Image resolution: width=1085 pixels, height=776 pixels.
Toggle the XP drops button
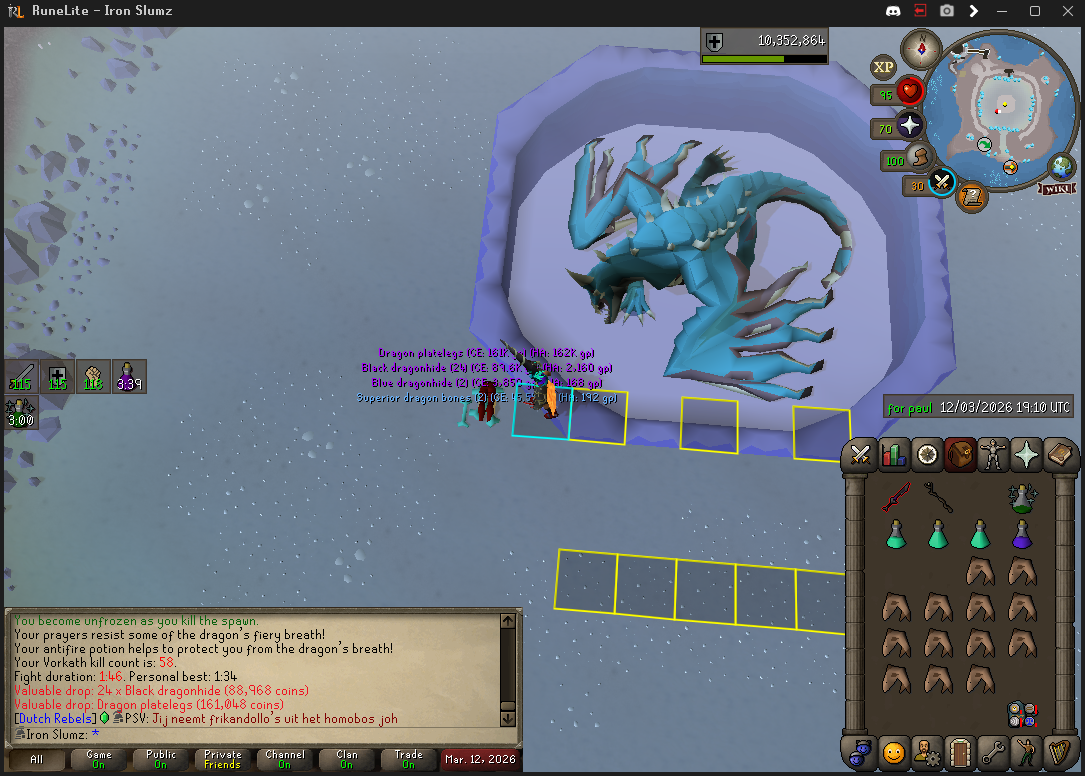point(883,68)
